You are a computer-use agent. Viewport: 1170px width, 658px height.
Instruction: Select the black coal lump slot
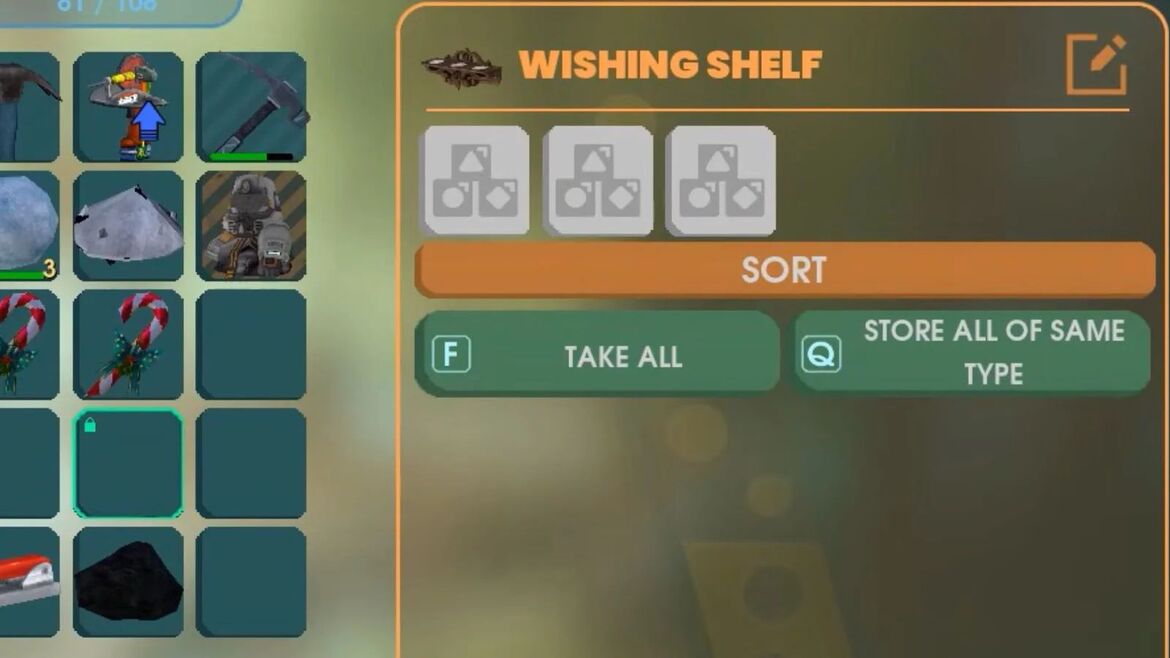click(128, 582)
